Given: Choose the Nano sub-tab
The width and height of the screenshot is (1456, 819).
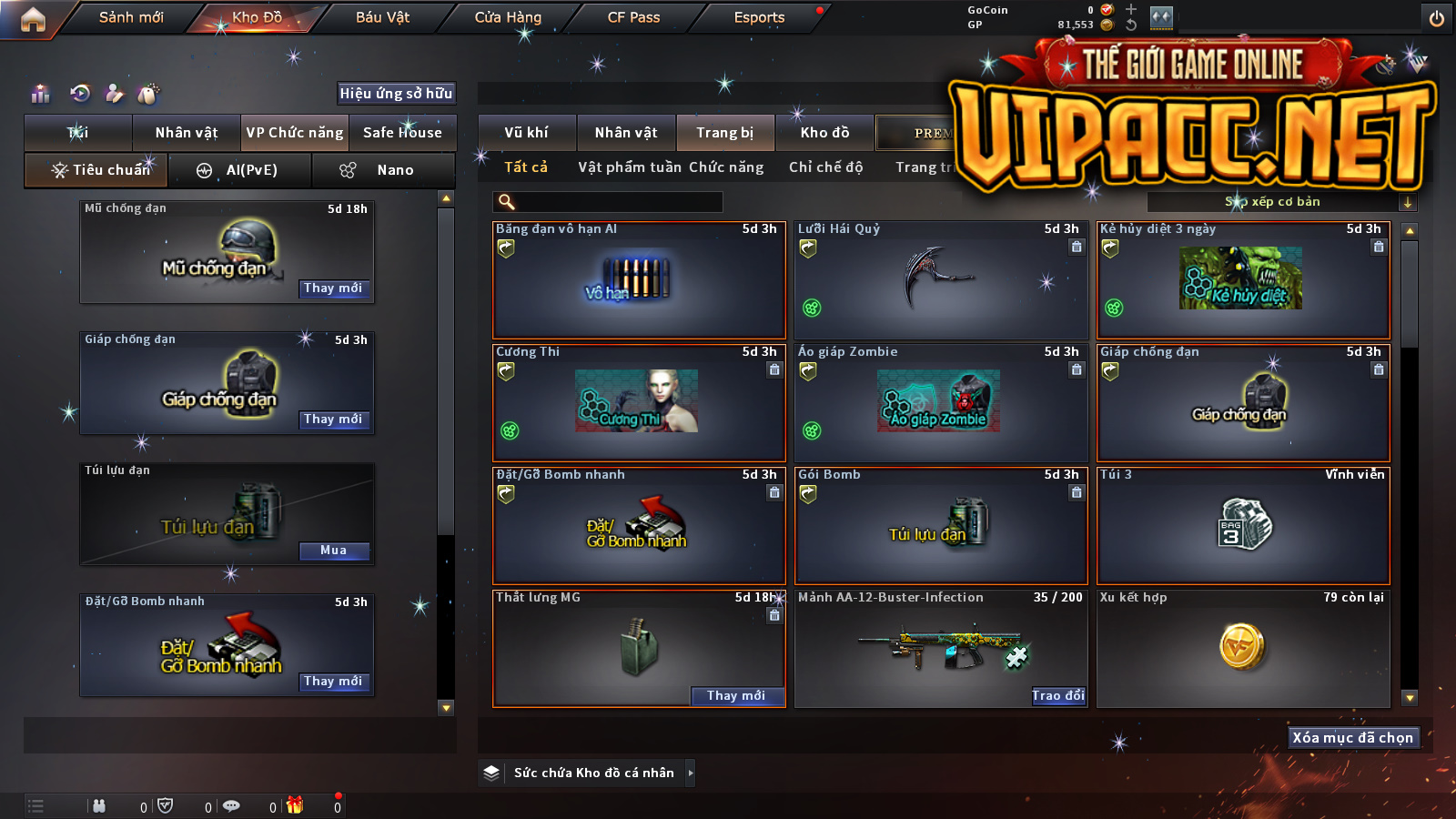Looking at the screenshot, I should click(383, 170).
